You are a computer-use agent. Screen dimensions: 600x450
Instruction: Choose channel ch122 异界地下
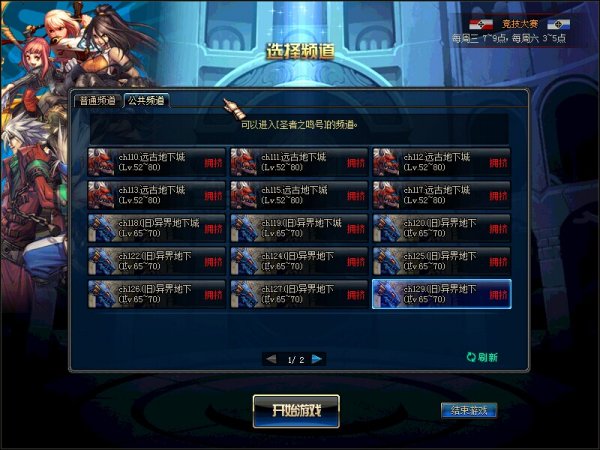[x=157, y=261]
